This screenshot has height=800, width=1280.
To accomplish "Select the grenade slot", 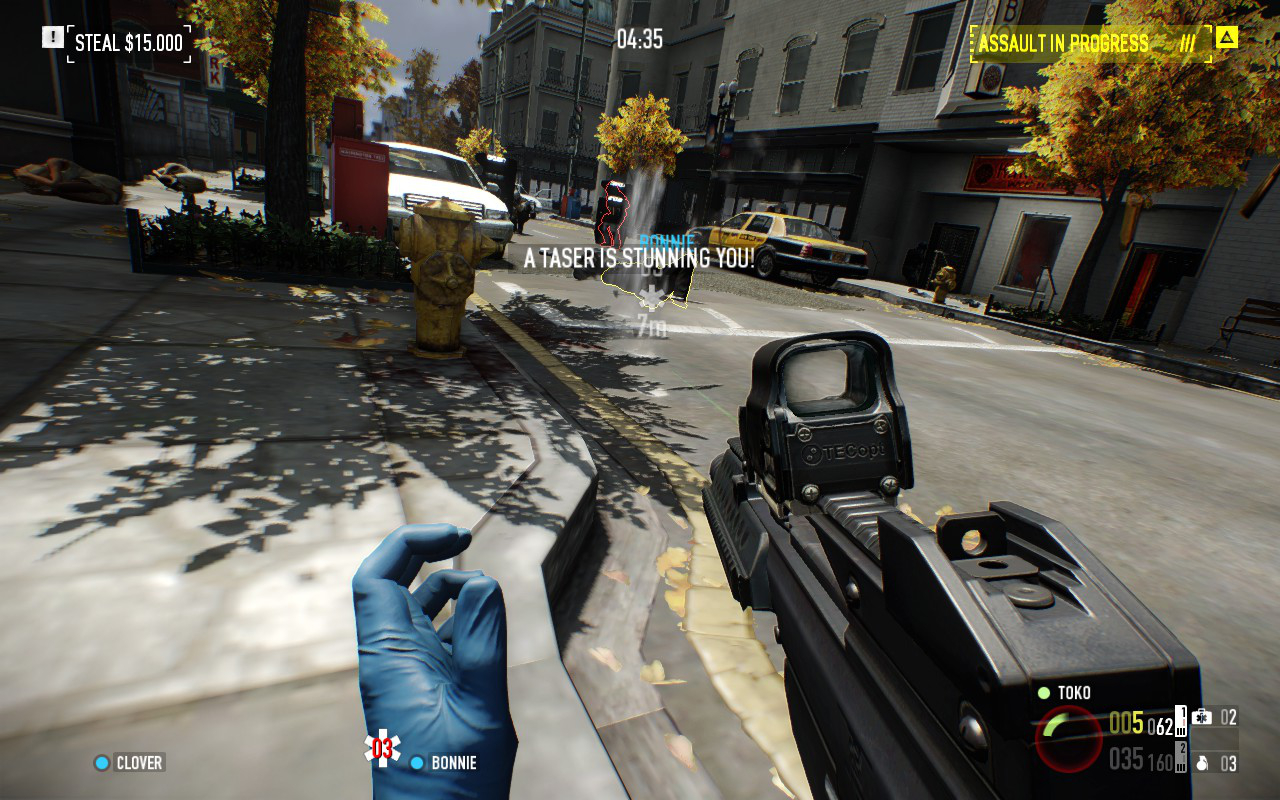I will [1214, 763].
